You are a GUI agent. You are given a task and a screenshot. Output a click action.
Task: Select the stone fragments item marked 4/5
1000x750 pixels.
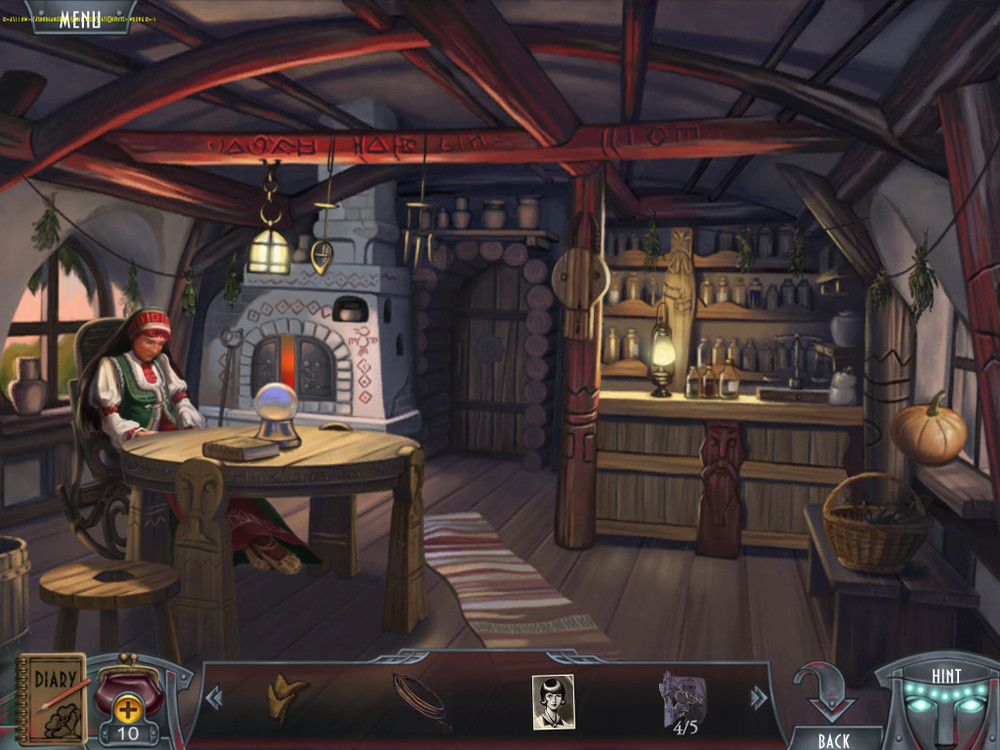(x=683, y=695)
